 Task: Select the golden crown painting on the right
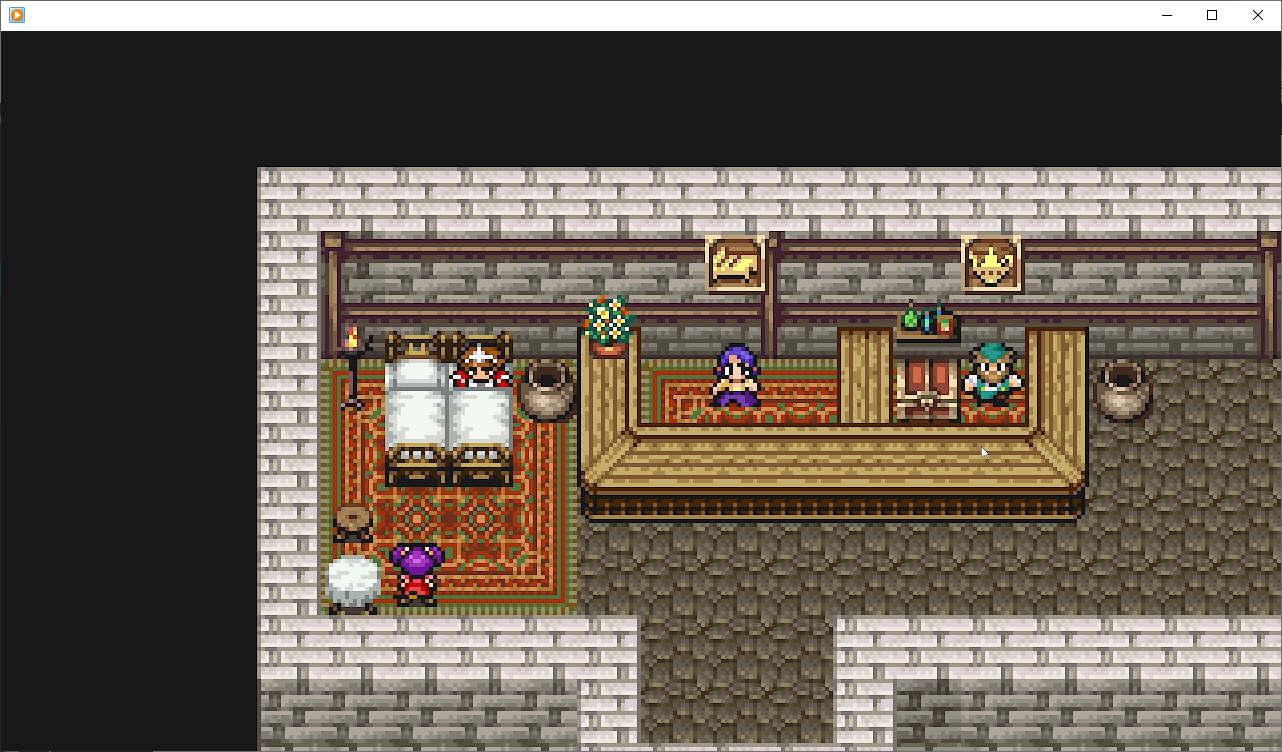(x=991, y=262)
